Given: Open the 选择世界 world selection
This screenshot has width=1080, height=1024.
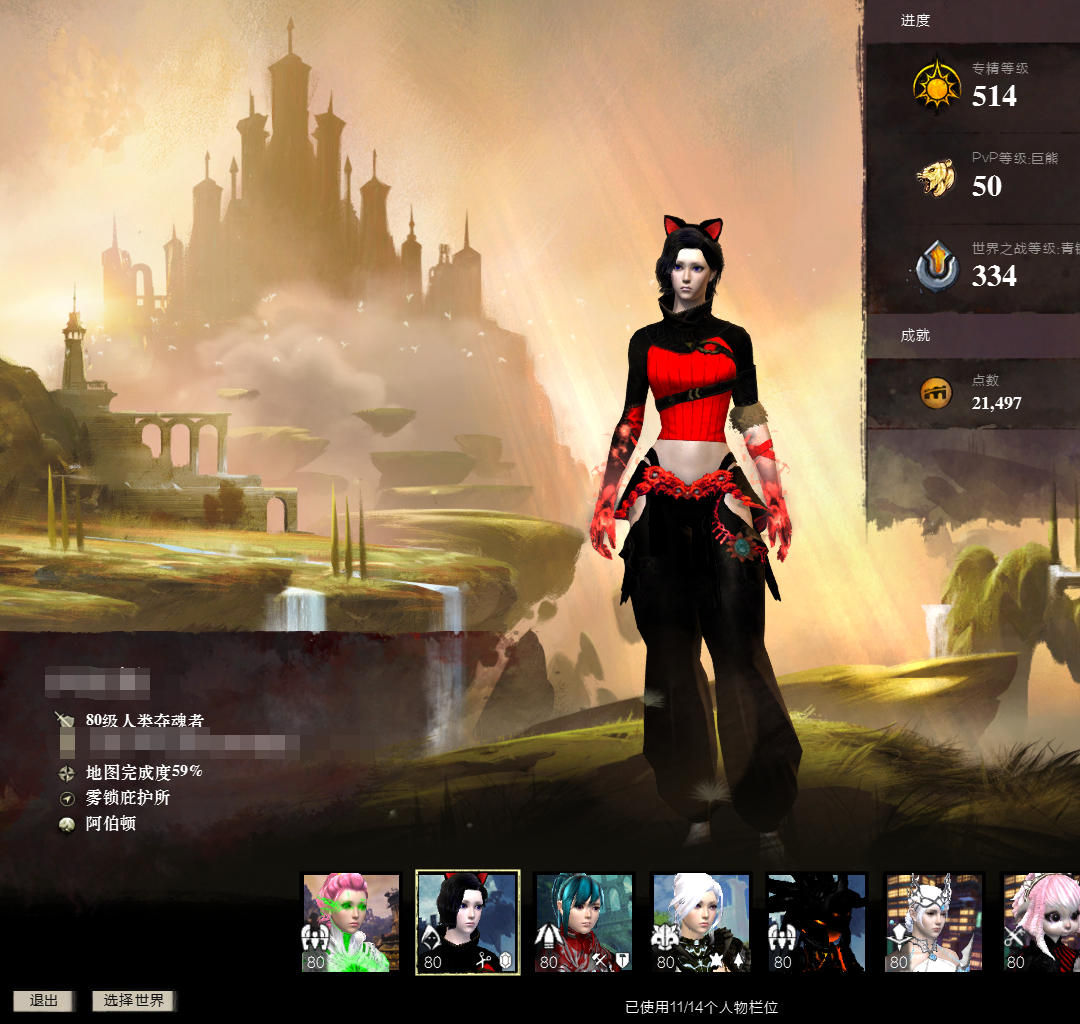Looking at the screenshot, I should [134, 1001].
